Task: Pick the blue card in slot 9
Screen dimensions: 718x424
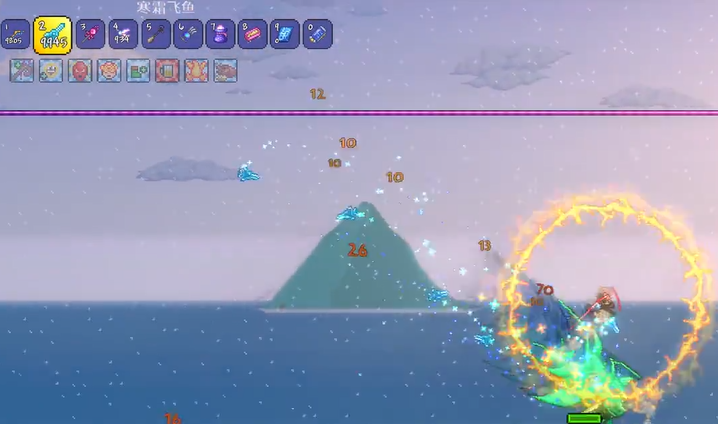Action: point(285,35)
